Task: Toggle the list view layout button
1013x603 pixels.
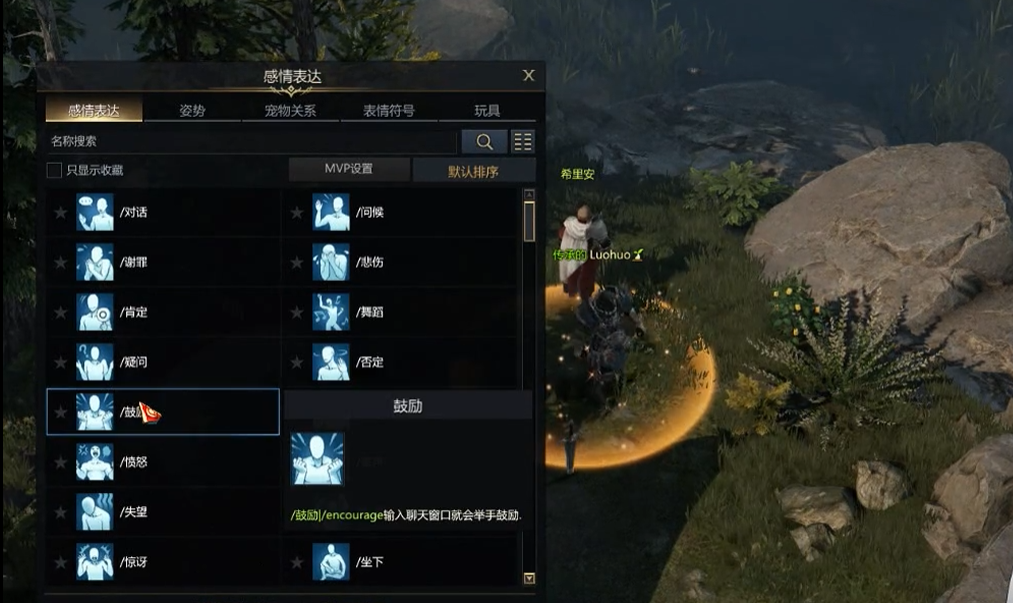Action: [523, 142]
